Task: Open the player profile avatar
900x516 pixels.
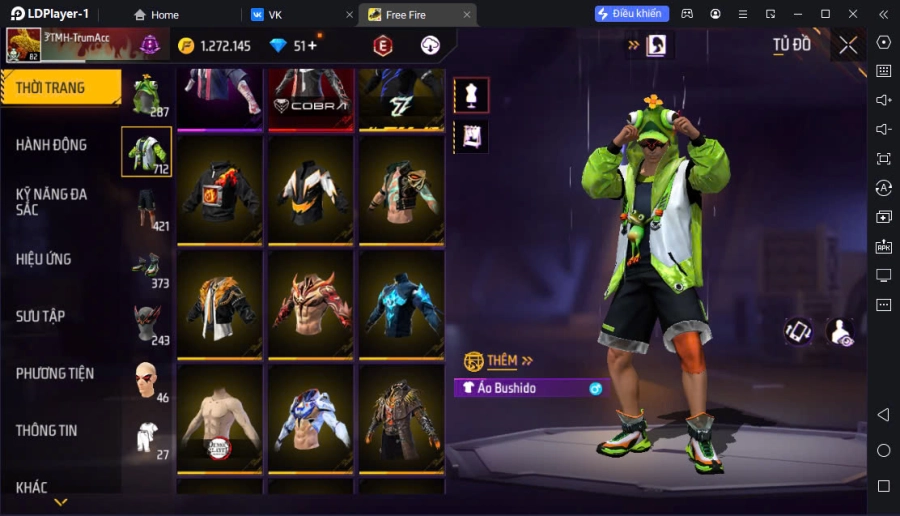Action: 24,45
